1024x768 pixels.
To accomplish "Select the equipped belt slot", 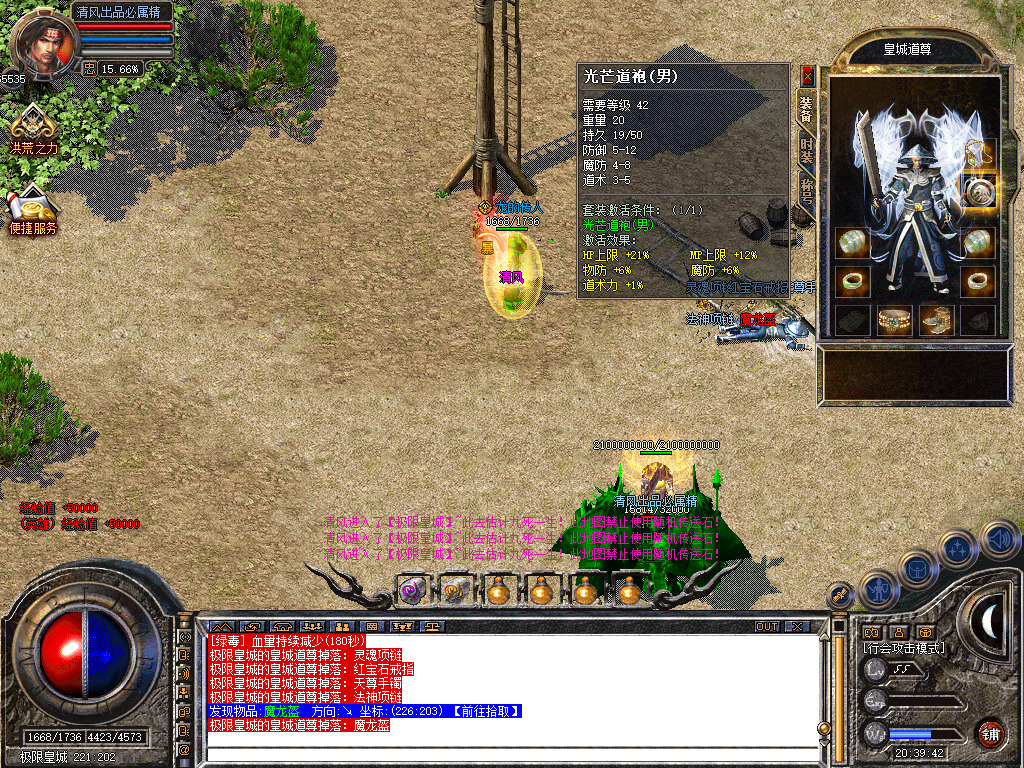I will (x=894, y=320).
